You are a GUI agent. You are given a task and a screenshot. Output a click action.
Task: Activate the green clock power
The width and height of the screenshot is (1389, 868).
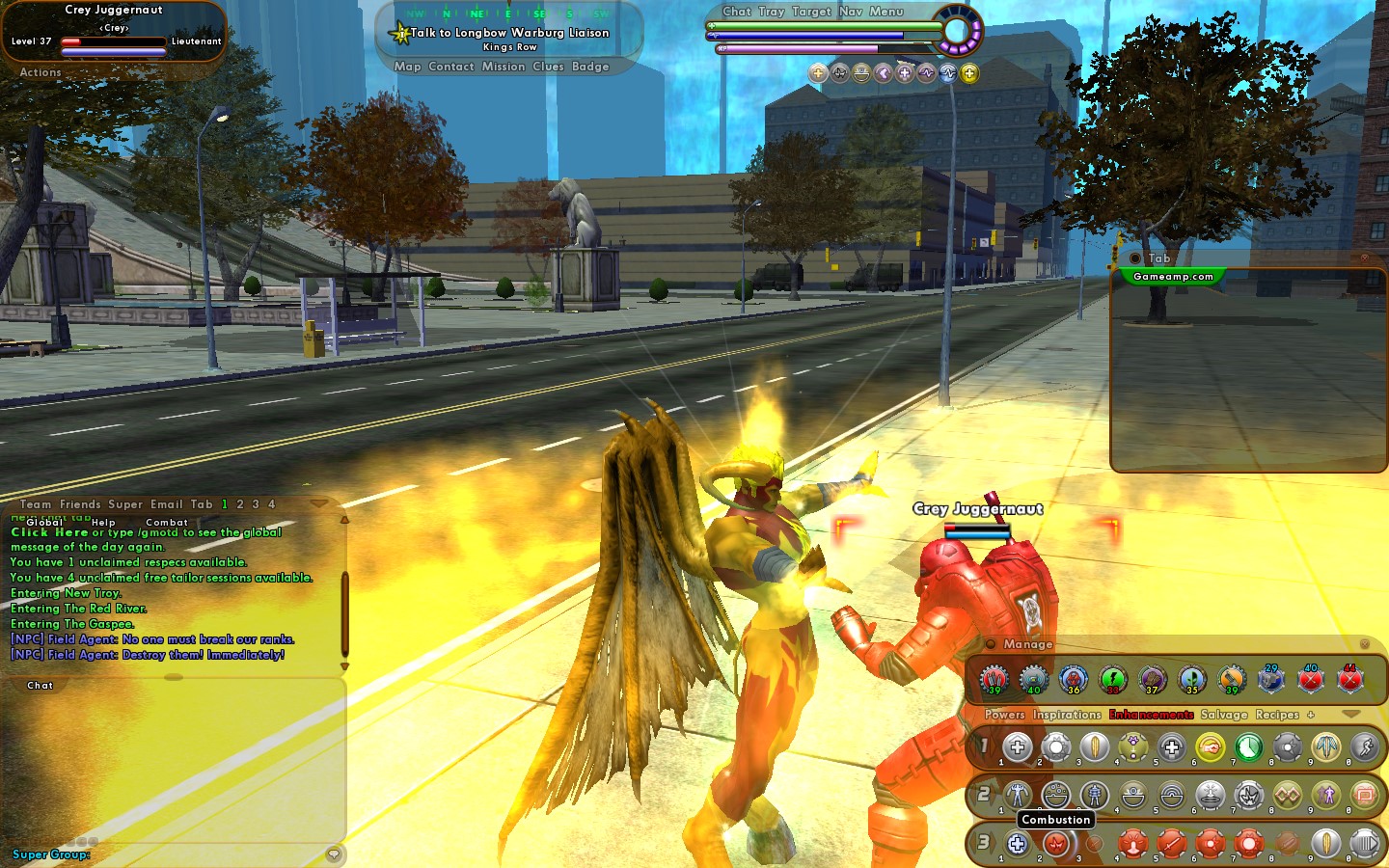(1248, 746)
